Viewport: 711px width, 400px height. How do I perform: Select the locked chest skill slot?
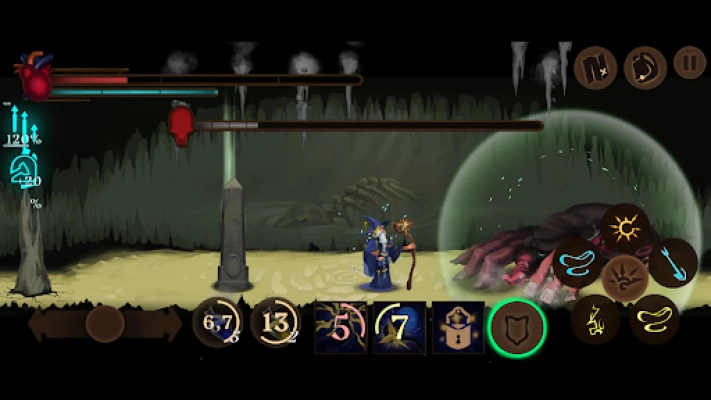458,327
